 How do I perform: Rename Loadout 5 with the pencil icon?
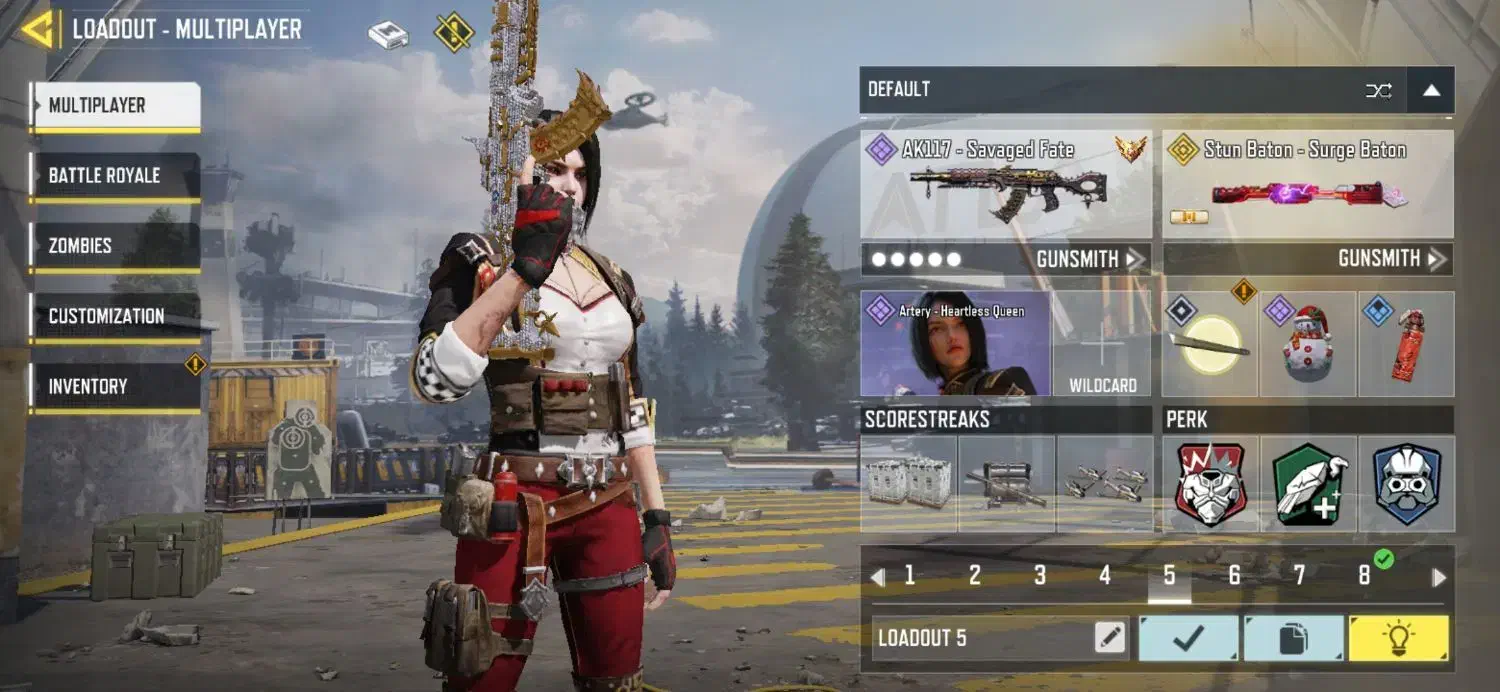pos(1110,638)
